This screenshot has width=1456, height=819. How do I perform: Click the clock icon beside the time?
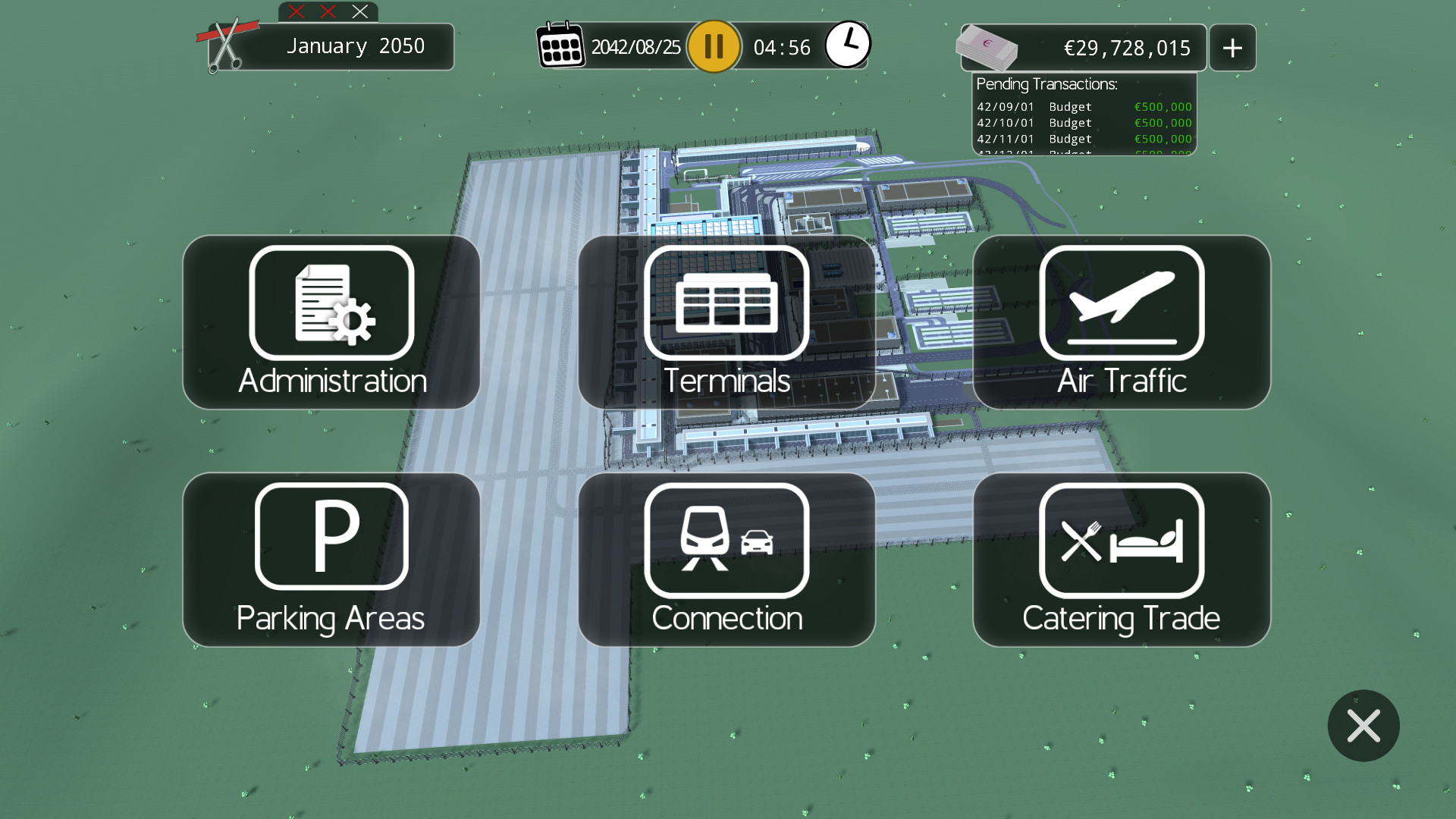[x=849, y=44]
